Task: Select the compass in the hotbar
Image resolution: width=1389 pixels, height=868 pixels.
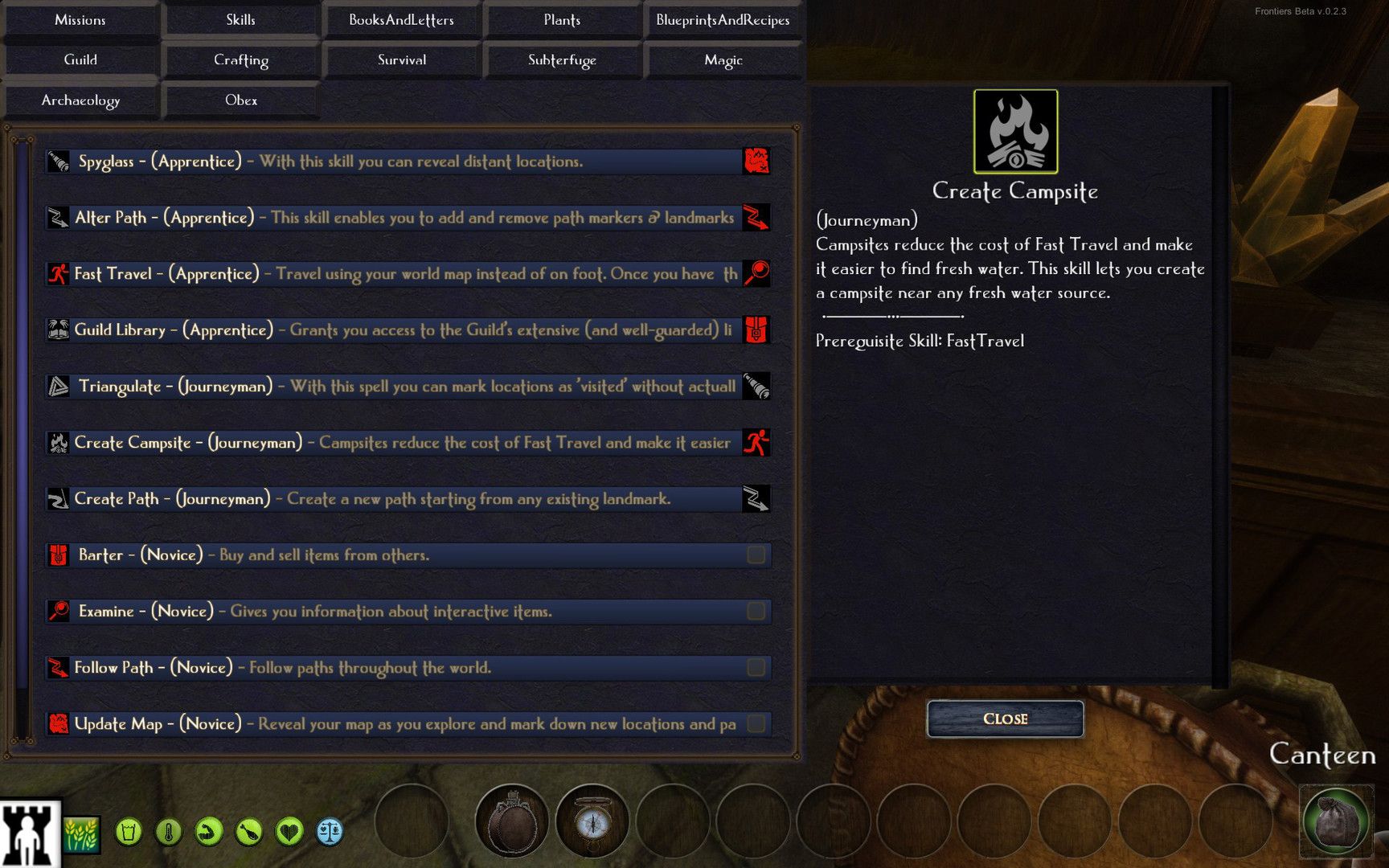Action: point(592,822)
